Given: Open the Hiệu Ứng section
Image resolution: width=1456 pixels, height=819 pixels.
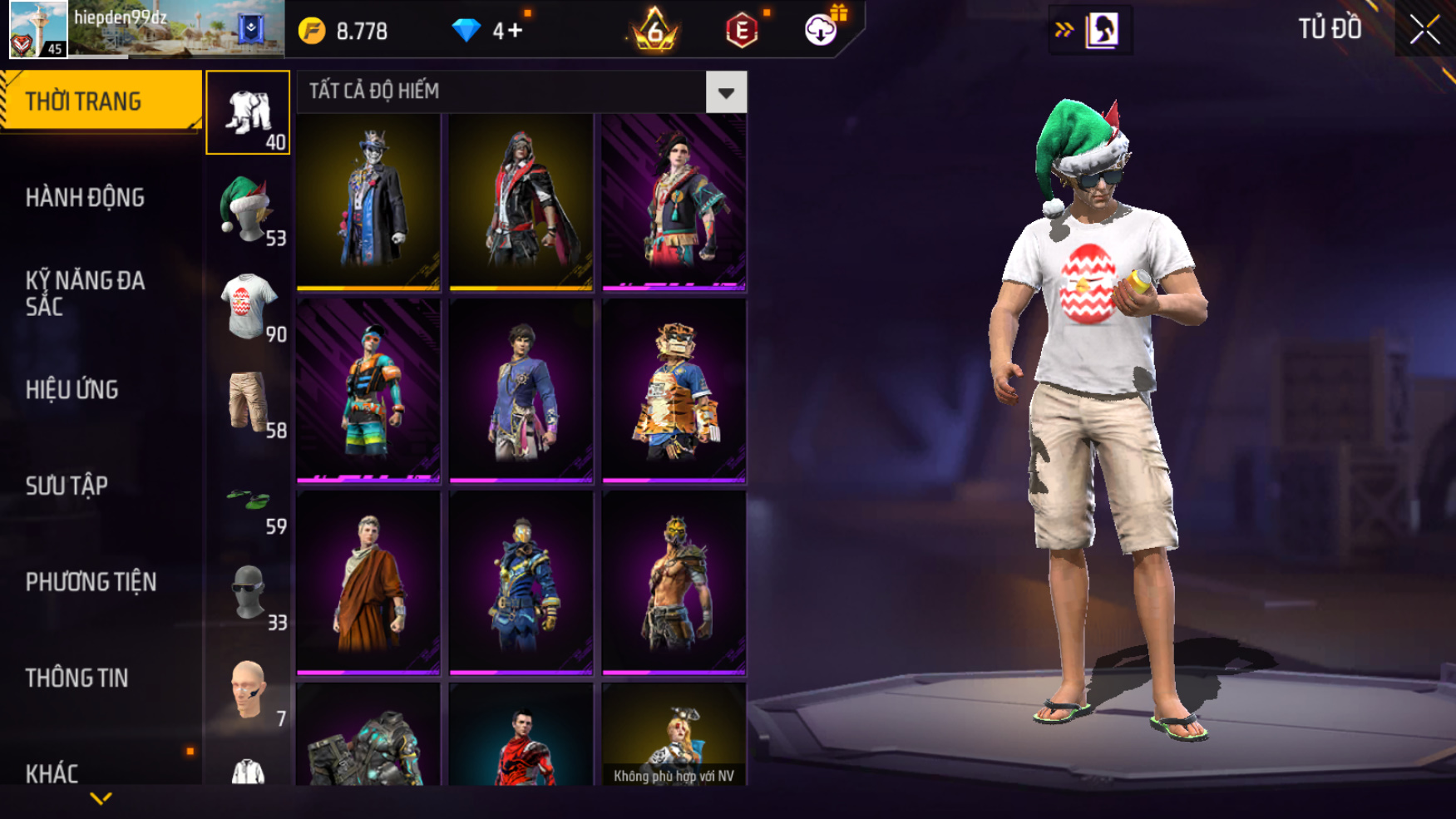Looking at the screenshot, I should point(72,390).
